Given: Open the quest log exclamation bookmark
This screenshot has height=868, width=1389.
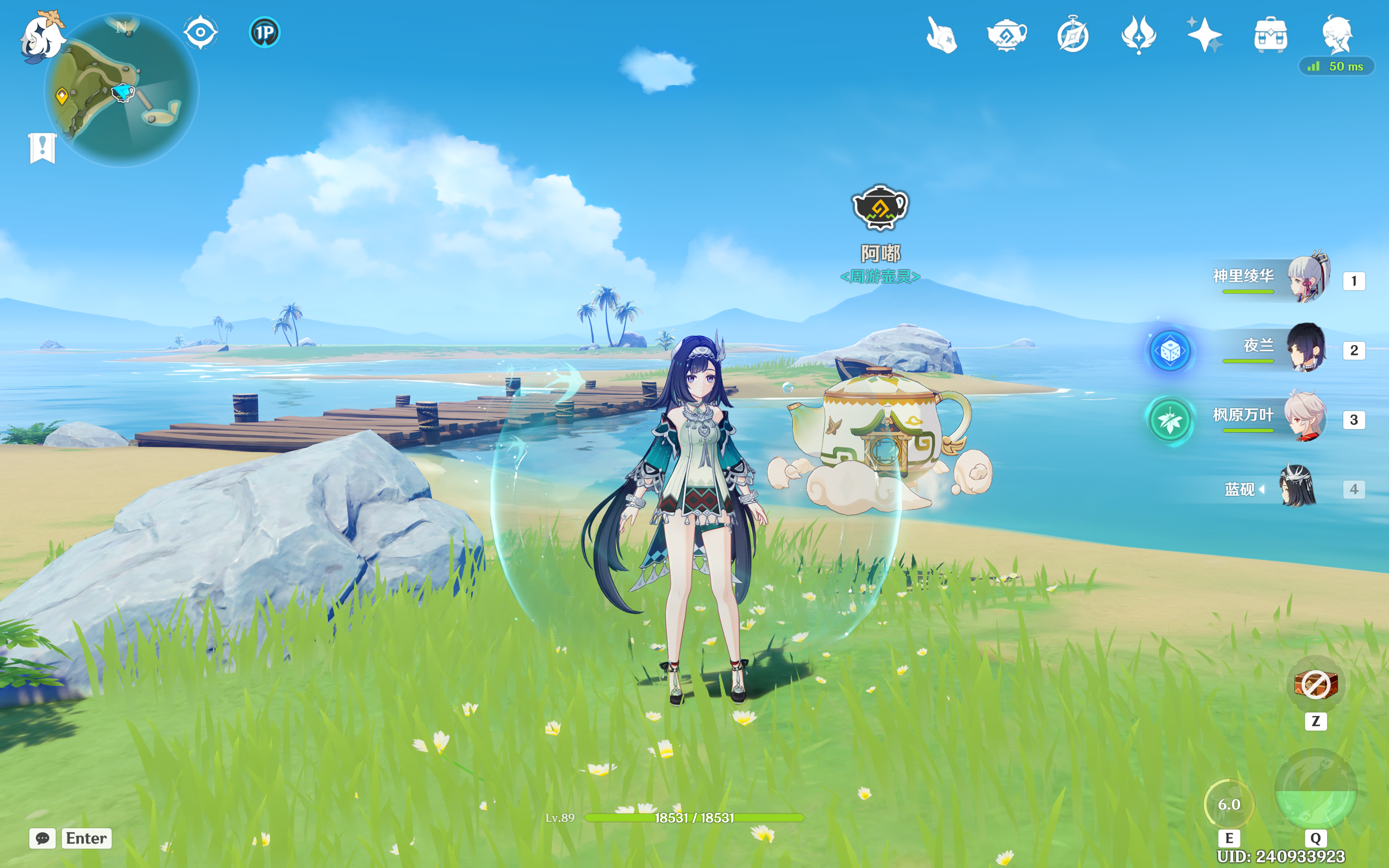Looking at the screenshot, I should click(43, 148).
